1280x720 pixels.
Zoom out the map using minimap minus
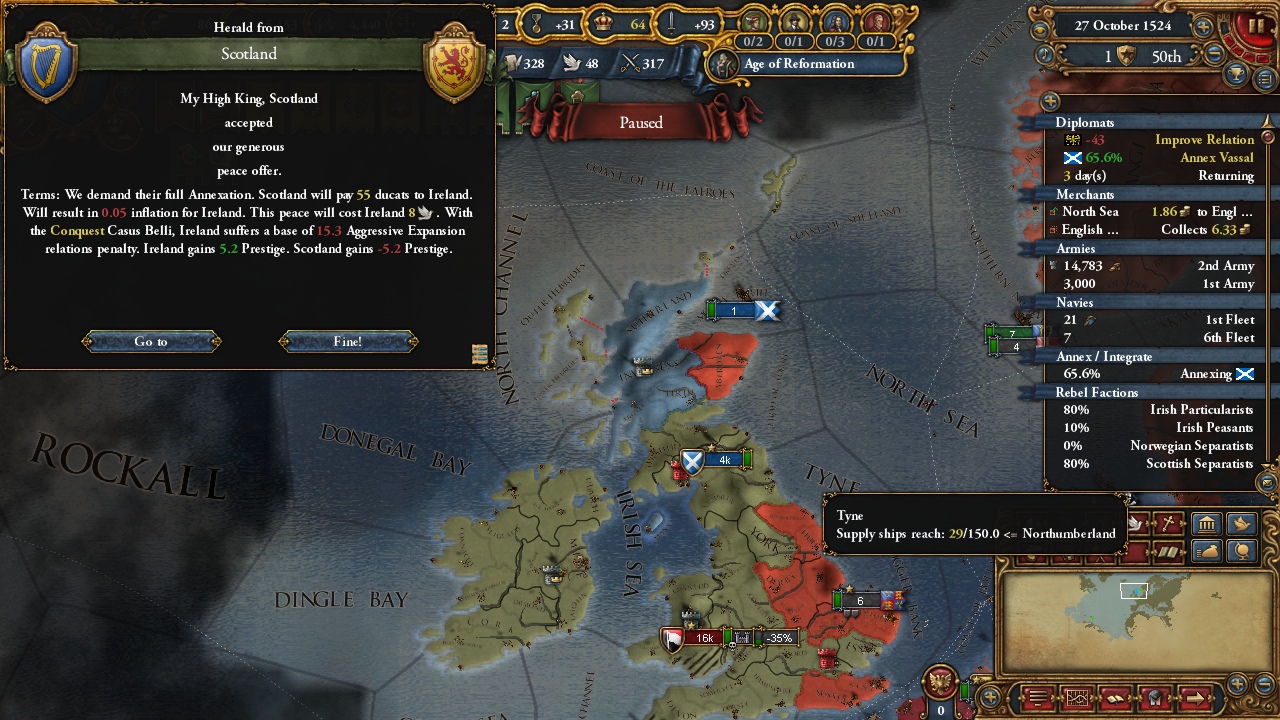[1263, 684]
